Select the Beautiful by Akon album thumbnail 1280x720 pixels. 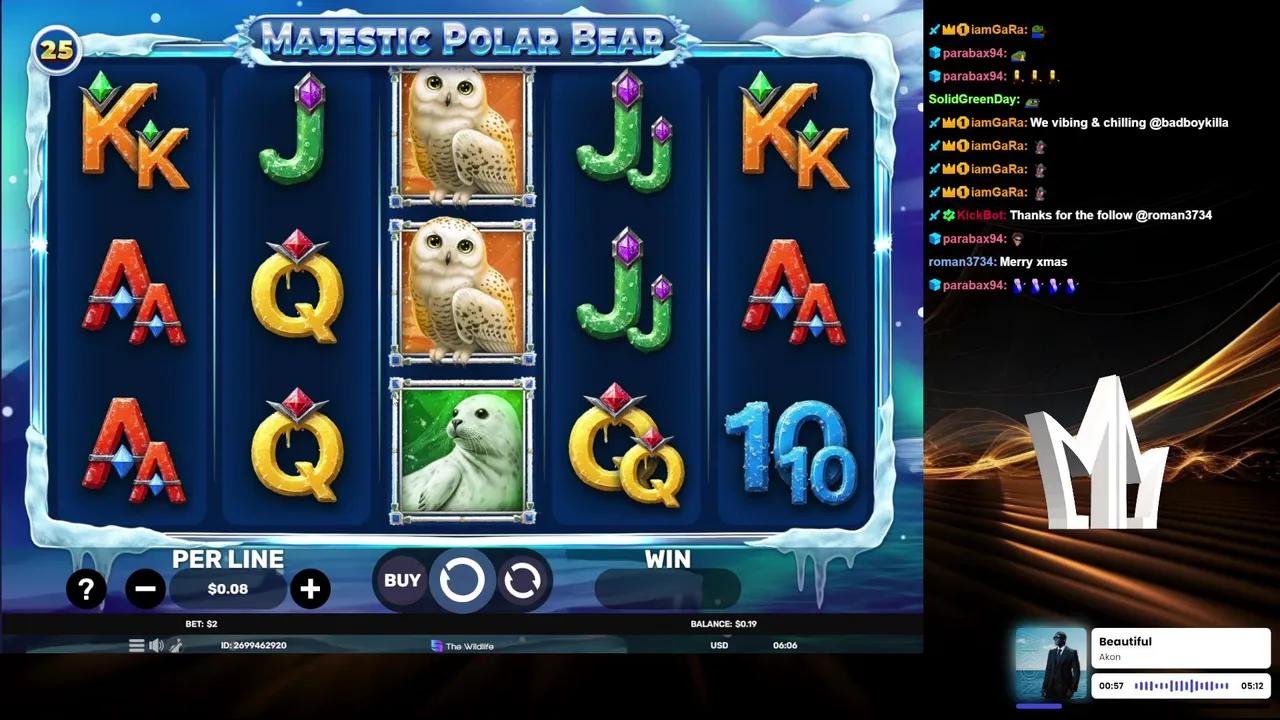tap(1050, 664)
